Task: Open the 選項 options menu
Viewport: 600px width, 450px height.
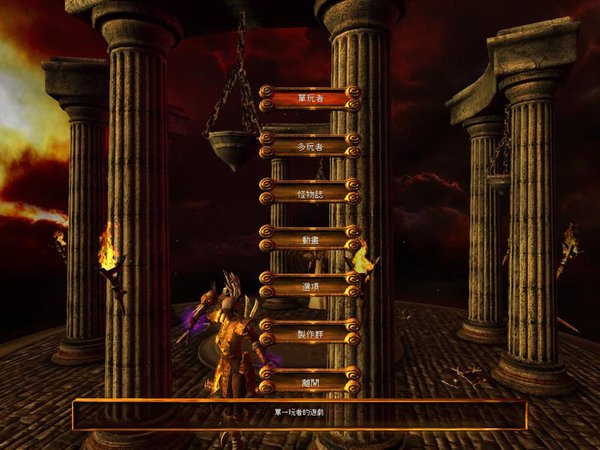Action: tap(309, 285)
